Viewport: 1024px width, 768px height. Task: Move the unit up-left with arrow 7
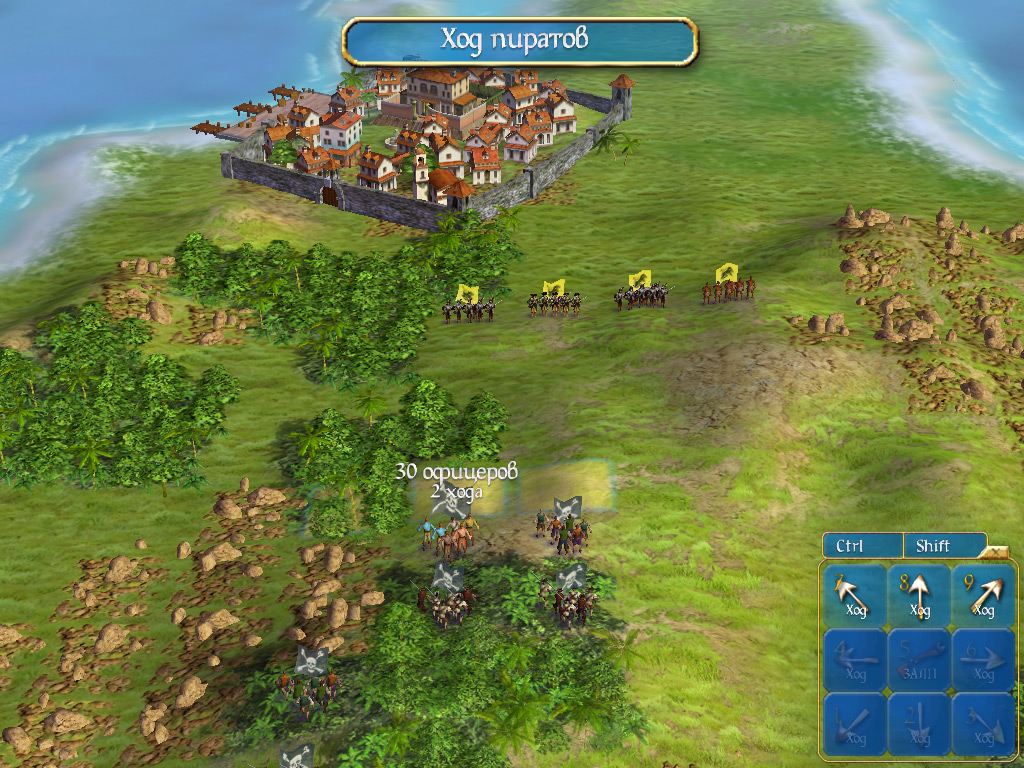pyautogui.click(x=855, y=596)
